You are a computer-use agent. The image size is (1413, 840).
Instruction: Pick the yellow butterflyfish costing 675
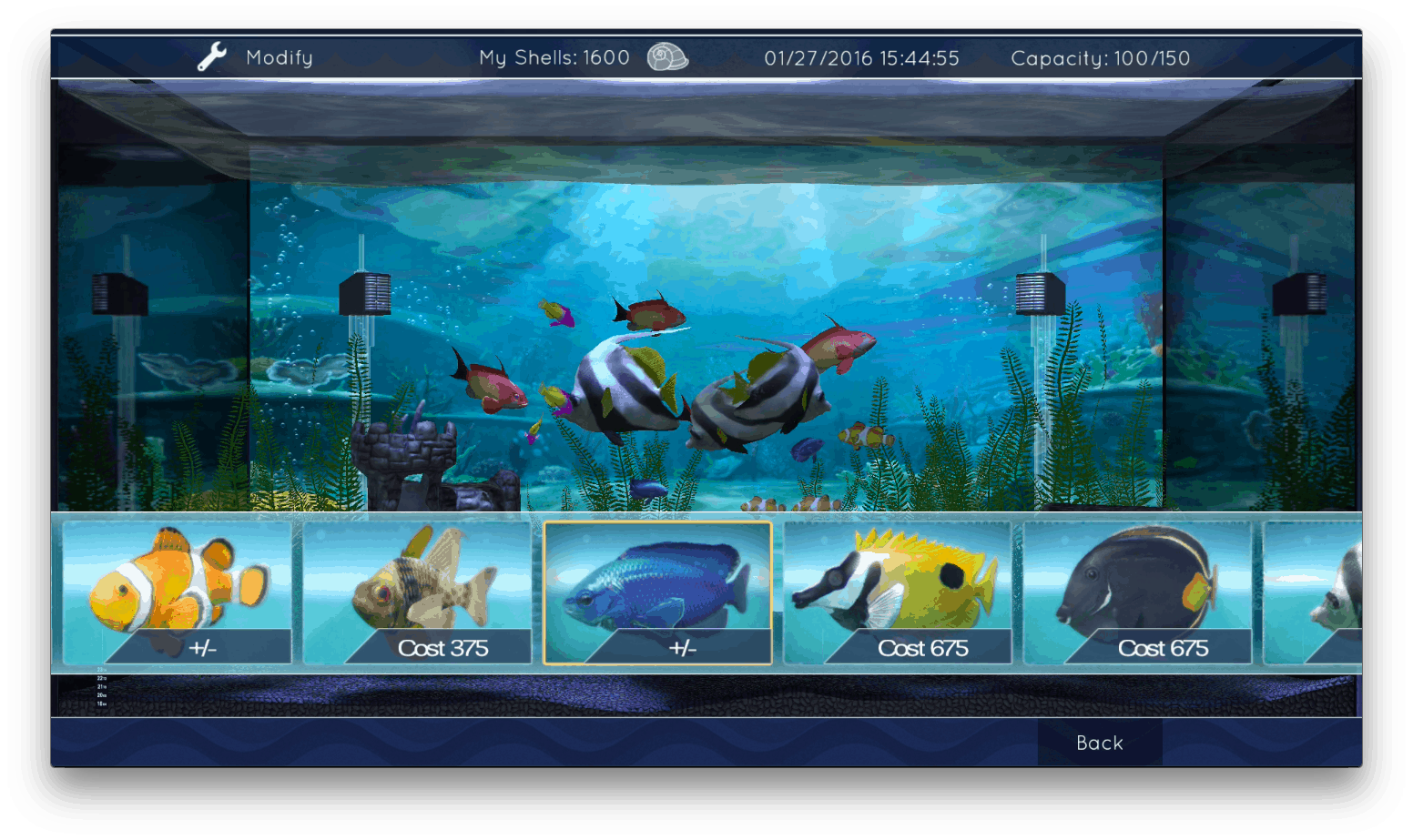[898, 592]
